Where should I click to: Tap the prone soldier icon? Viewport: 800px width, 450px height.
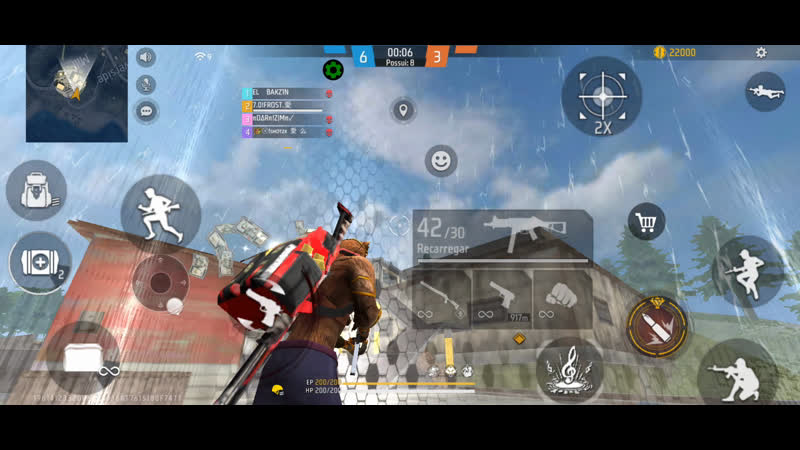pyautogui.click(x=765, y=91)
